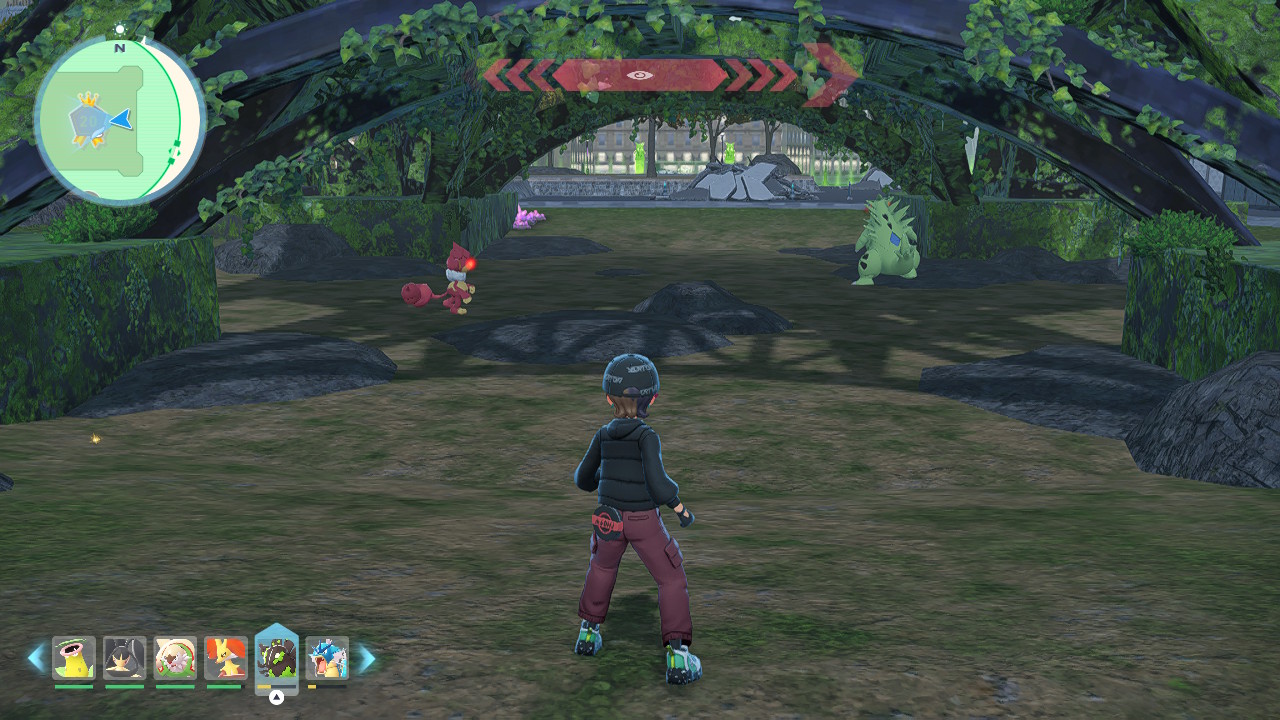Pick Delphox from the party bar
Image resolution: width=1280 pixels, height=720 pixels.
tap(226, 658)
